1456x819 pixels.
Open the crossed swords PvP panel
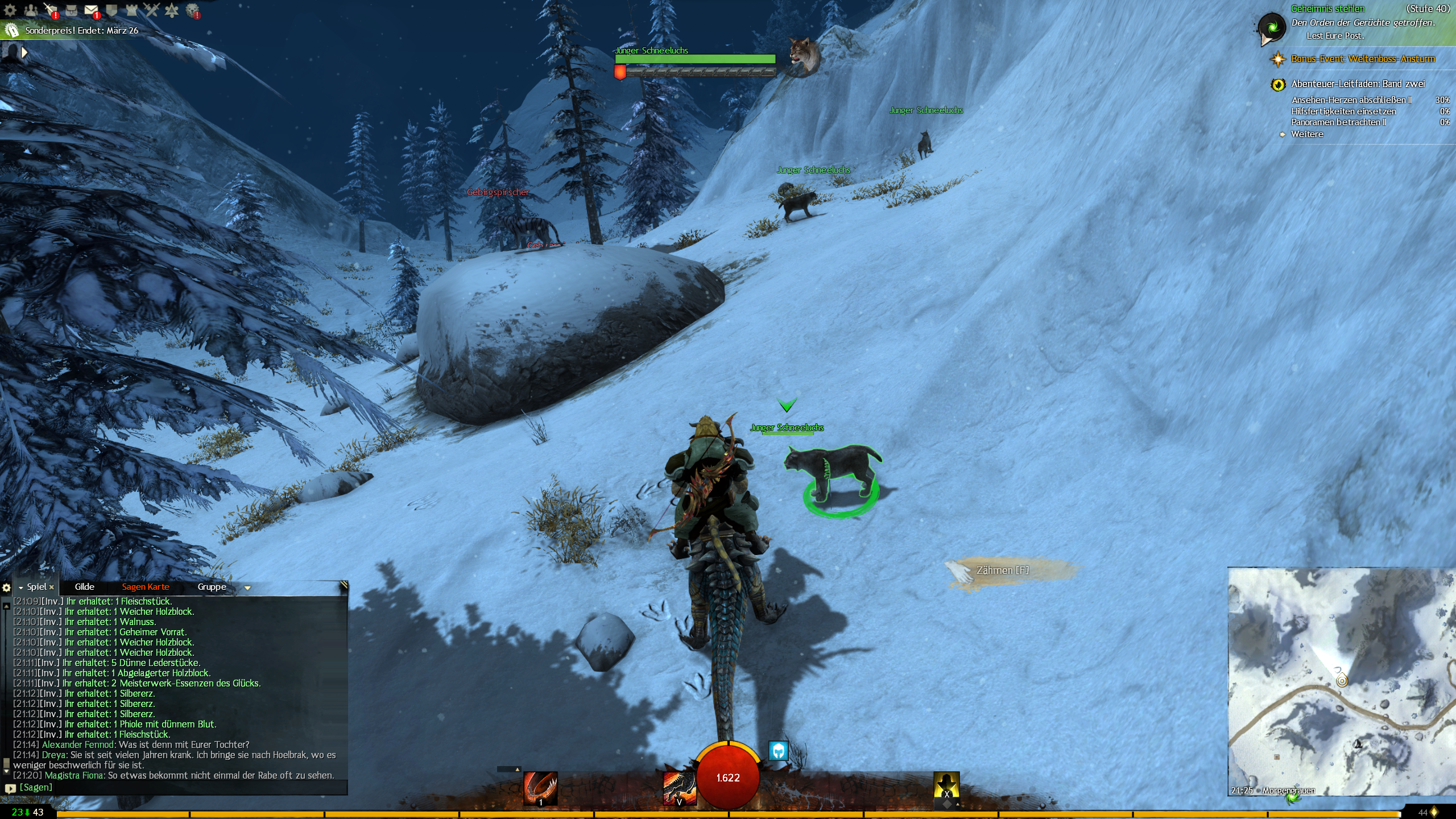pyautogui.click(x=151, y=10)
